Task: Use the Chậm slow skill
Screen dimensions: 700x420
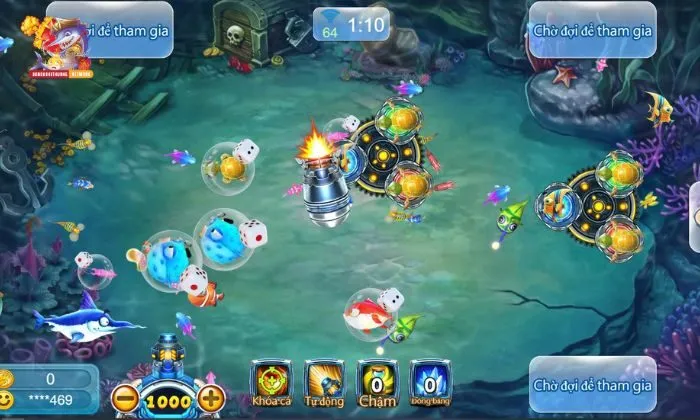Action: point(374,381)
